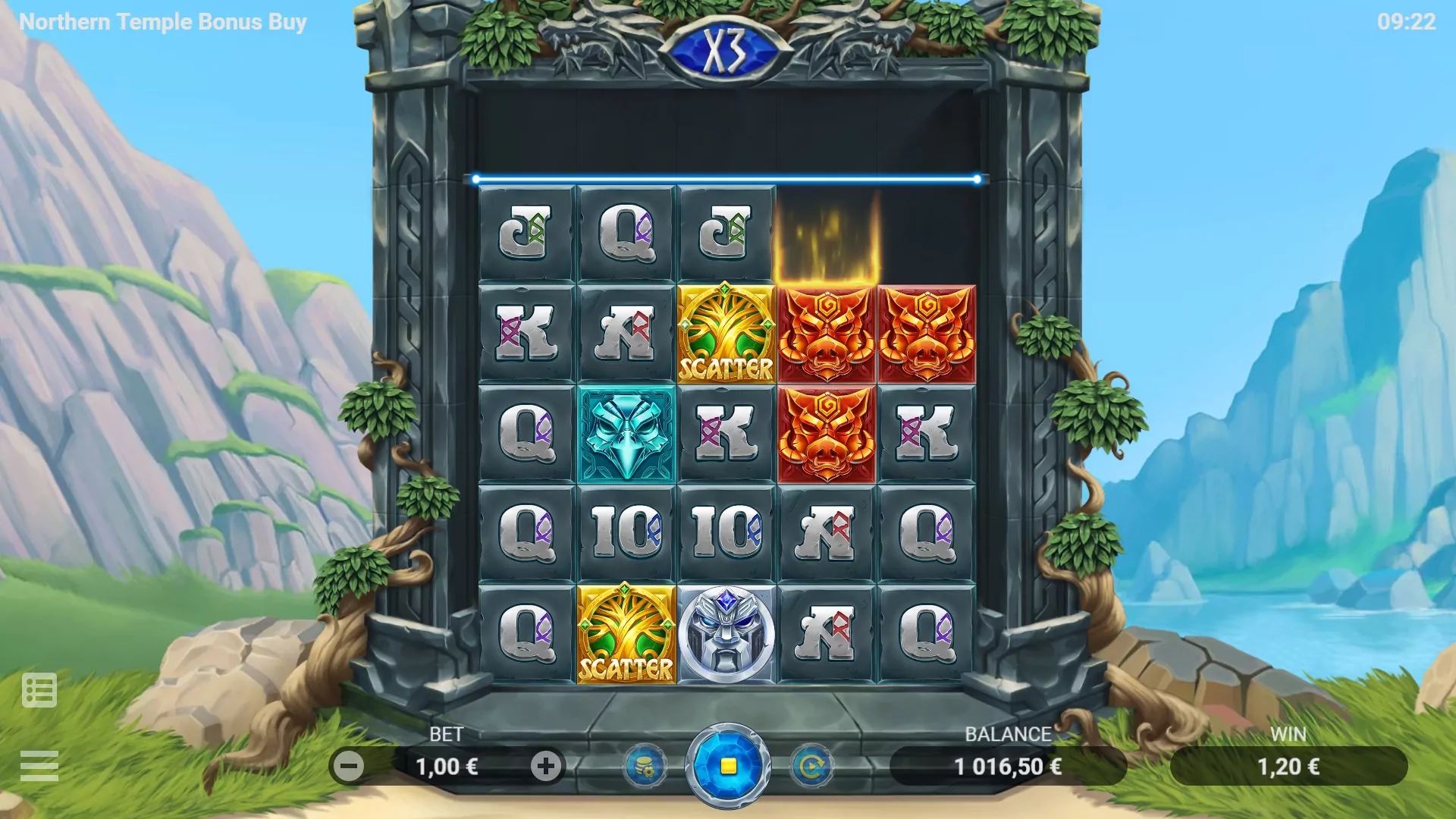Screen dimensions: 1456x819
Task: Open the coin bet settings icon
Action: [644, 766]
